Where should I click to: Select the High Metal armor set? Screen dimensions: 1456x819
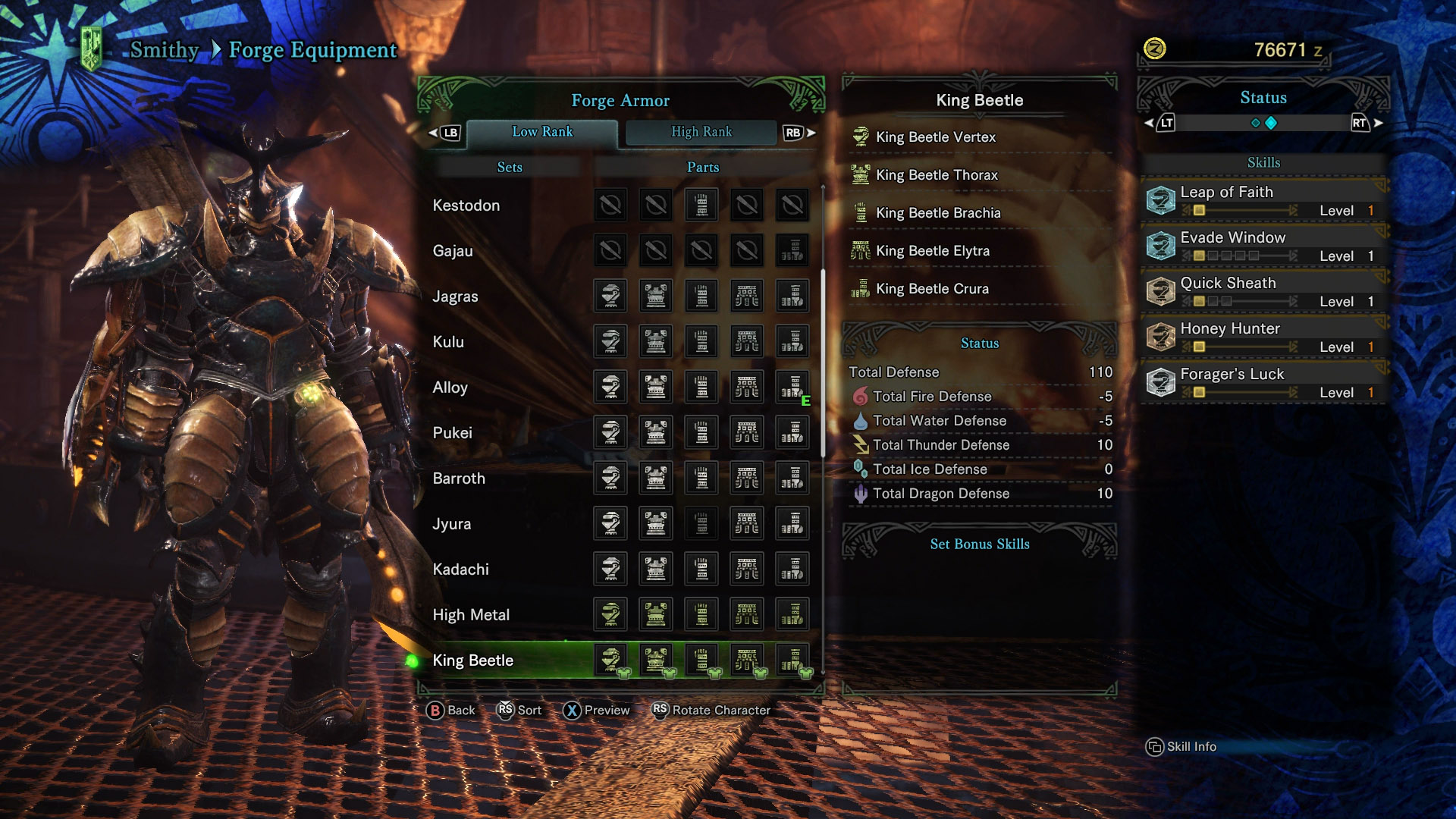click(x=471, y=615)
